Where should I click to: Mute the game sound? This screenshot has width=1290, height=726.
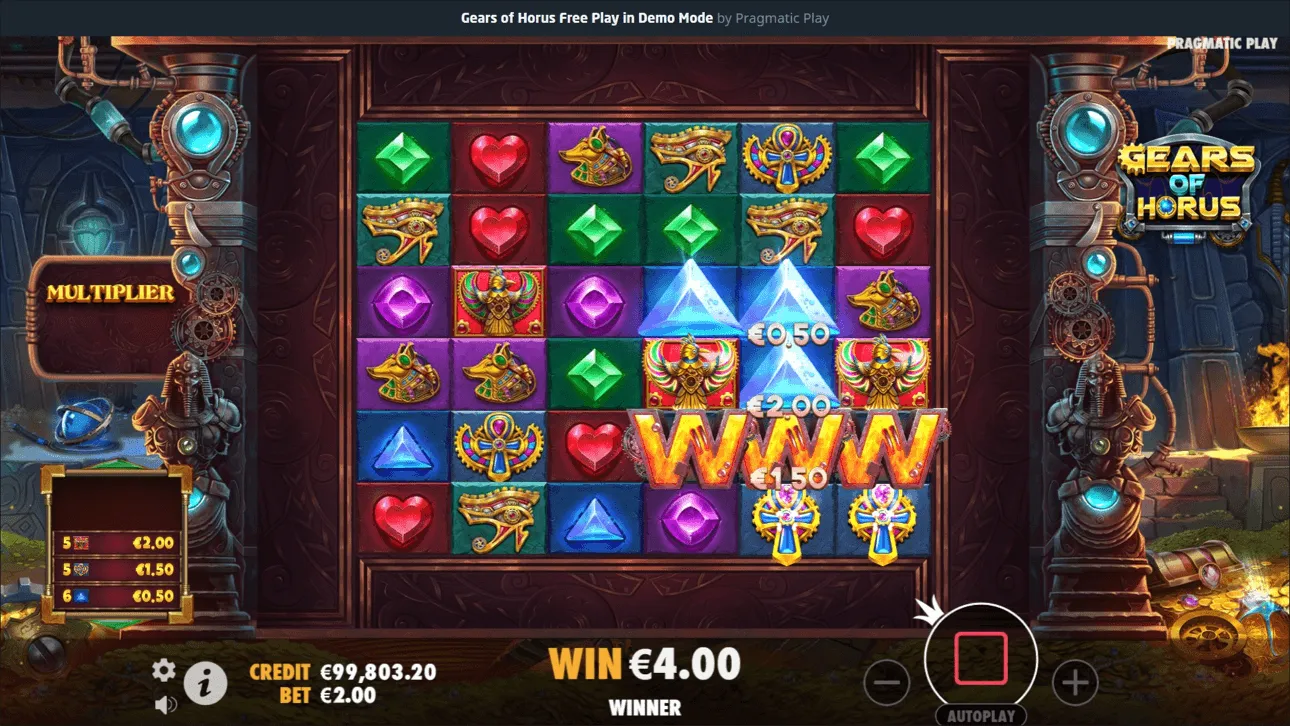[x=165, y=703]
